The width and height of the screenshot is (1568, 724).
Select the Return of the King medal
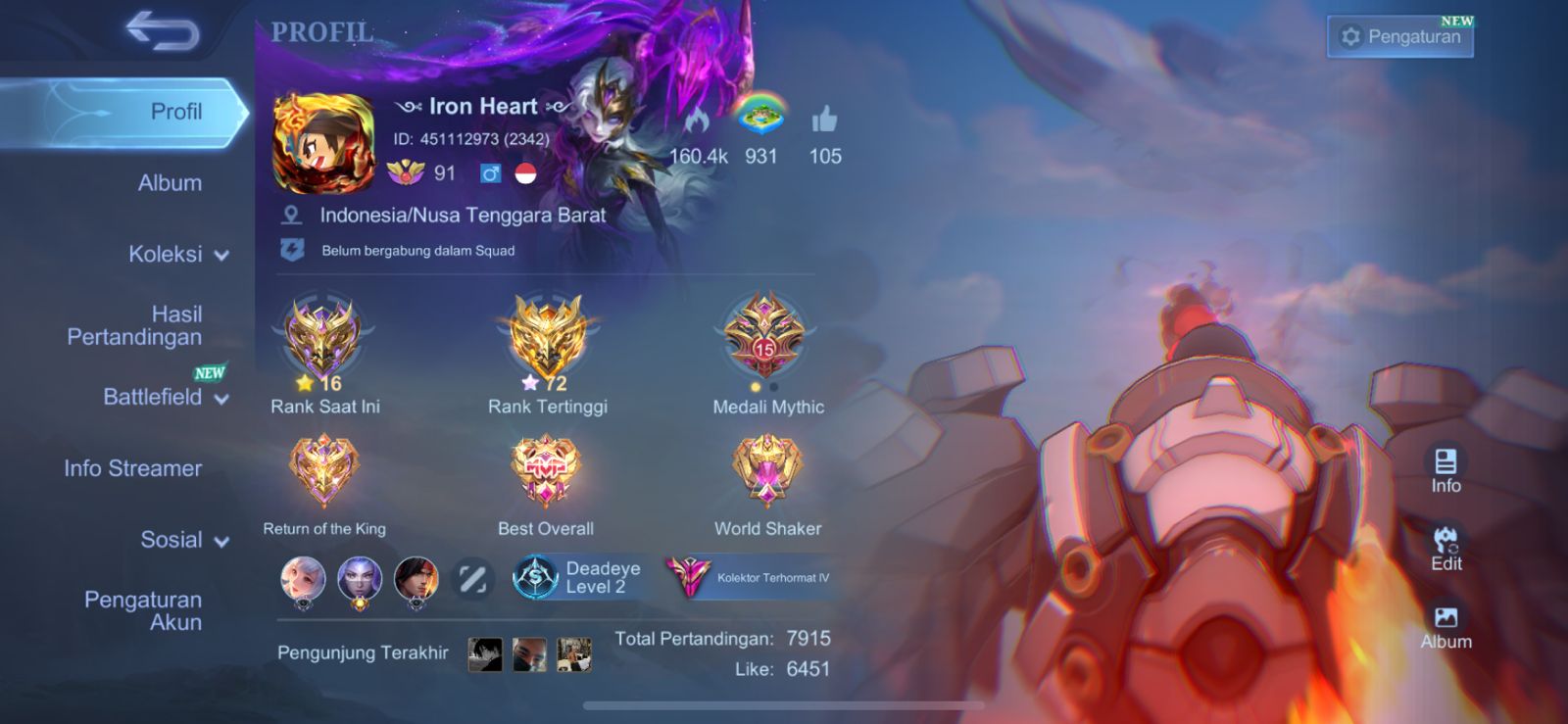tap(323, 472)
